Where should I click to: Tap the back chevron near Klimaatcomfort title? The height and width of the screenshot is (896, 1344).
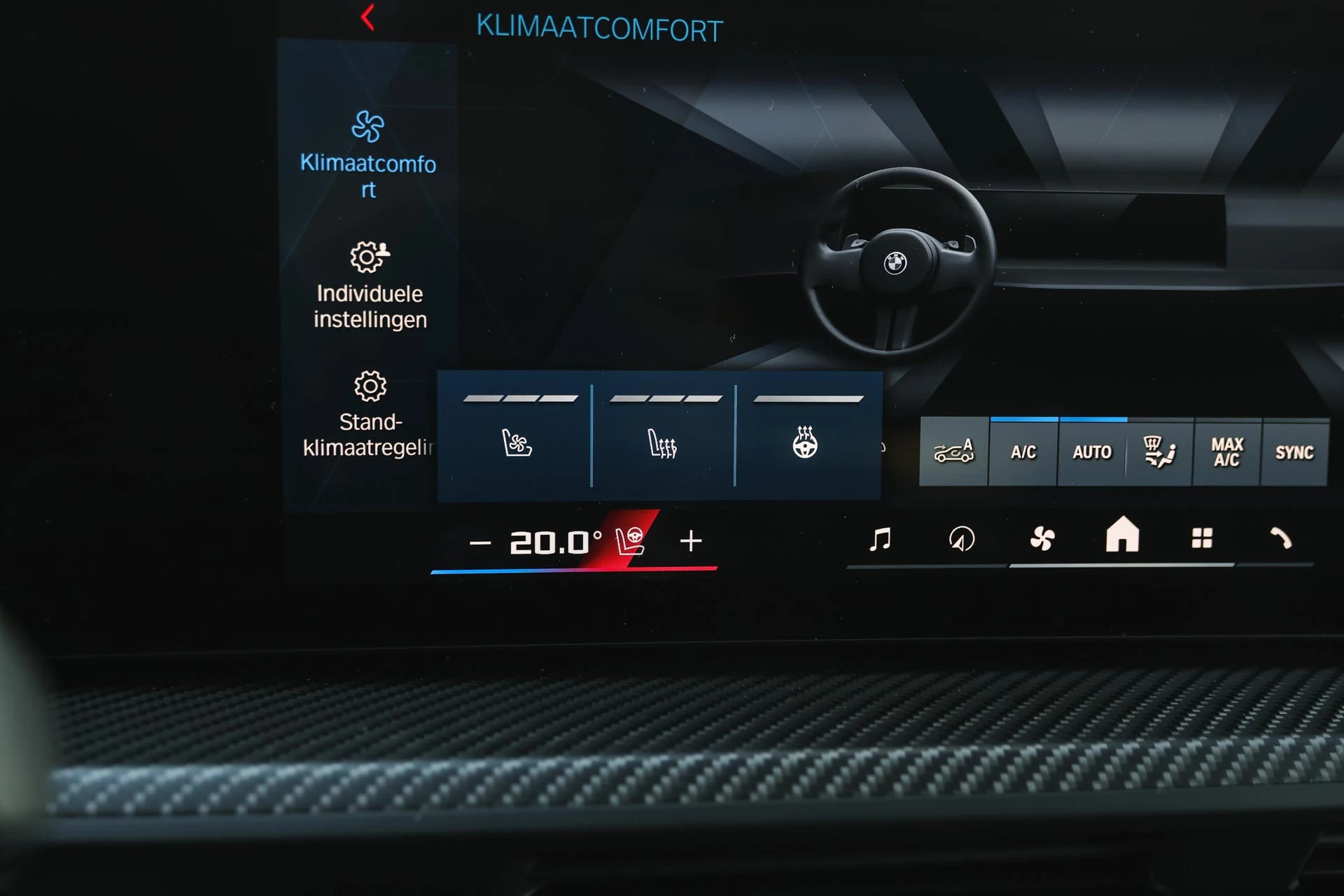(x=366, y=17)
